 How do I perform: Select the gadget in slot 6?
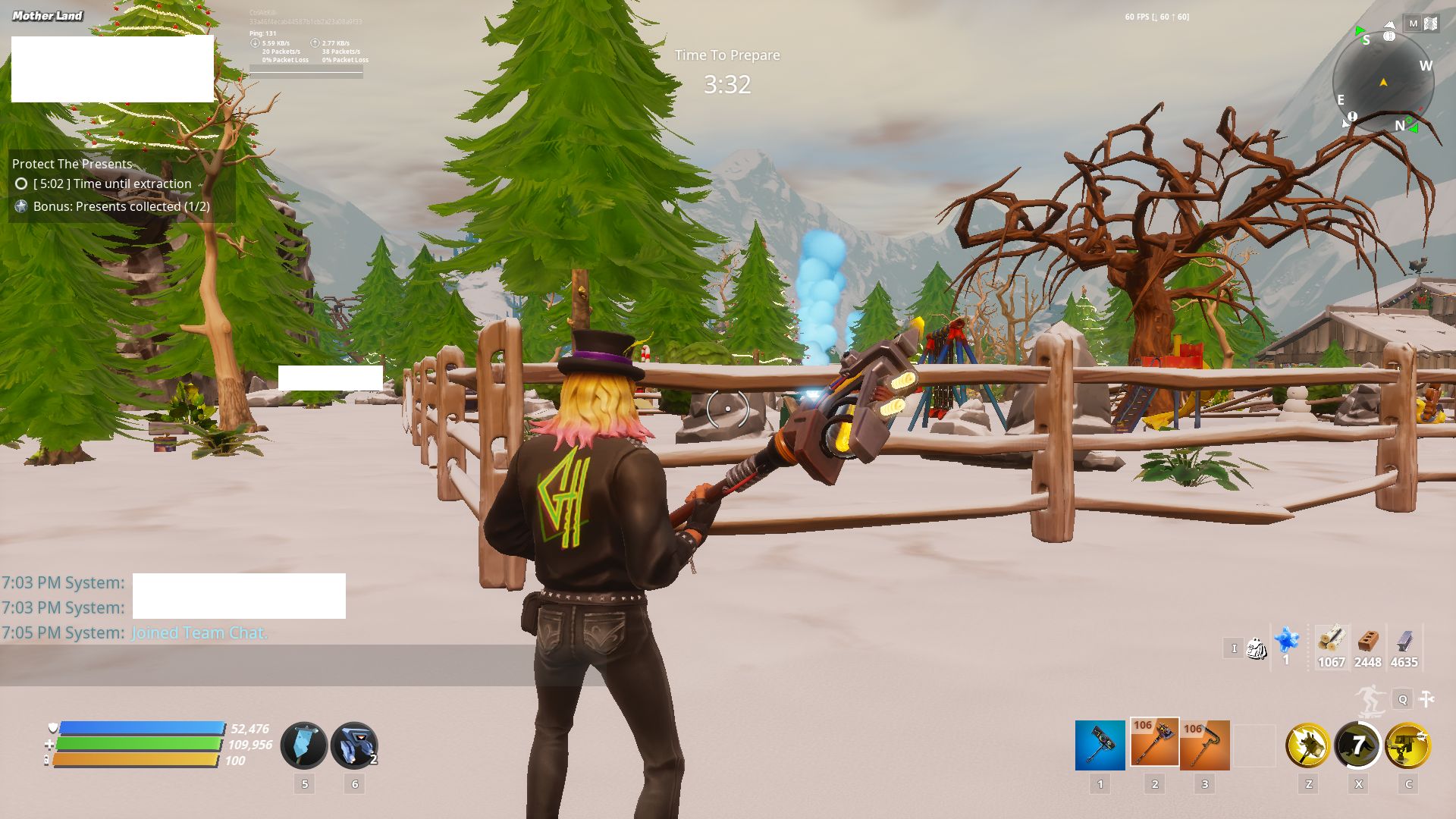(355, 745)
